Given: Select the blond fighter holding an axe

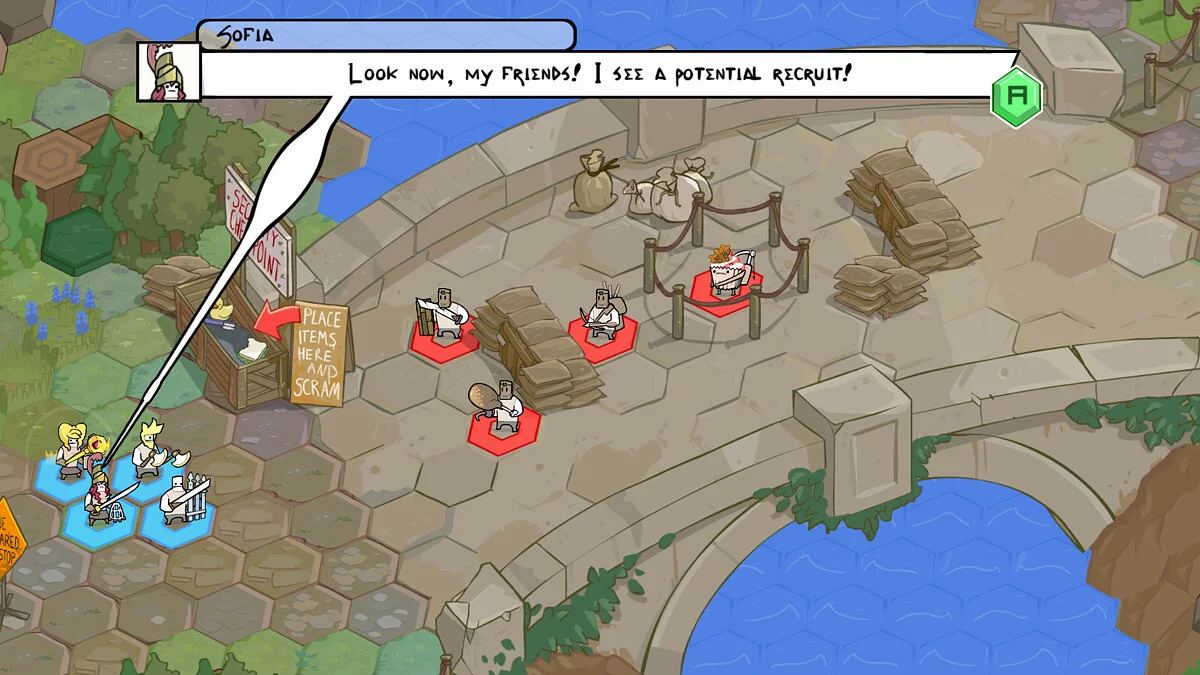Looking at the screenshot, I should coord(151,452).
